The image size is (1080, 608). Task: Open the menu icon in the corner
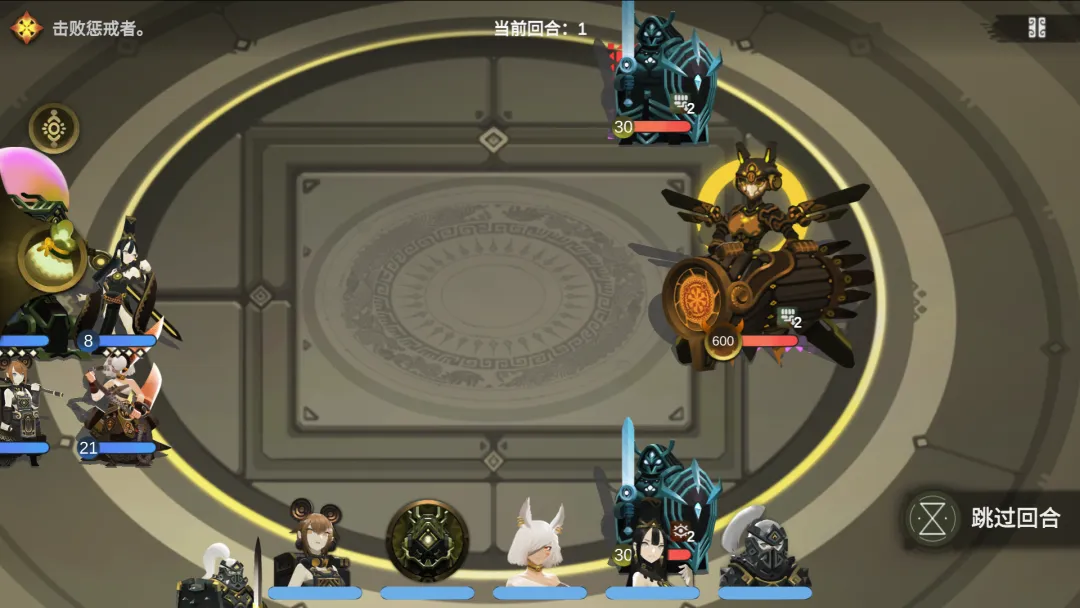(1036, 27)
